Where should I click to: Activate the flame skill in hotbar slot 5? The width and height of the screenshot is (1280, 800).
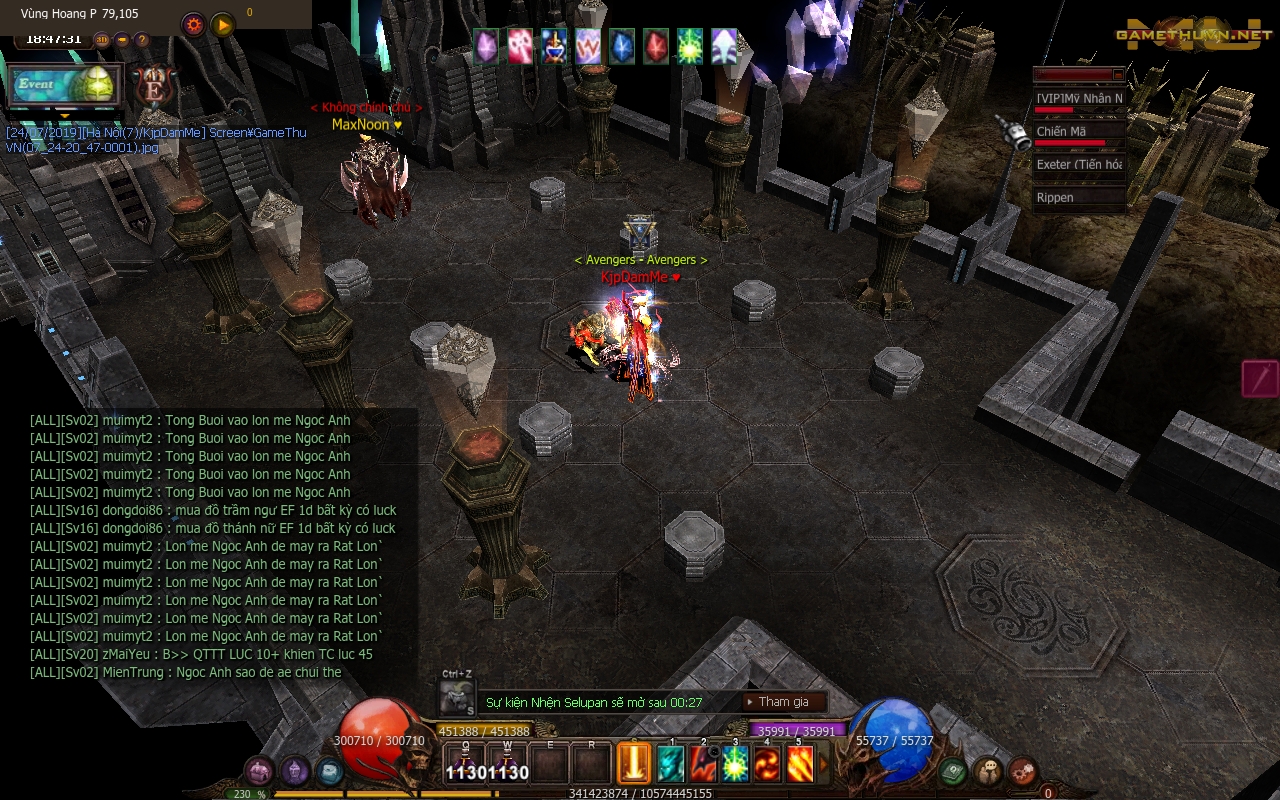pyautogui.click(x=798, y=762)
